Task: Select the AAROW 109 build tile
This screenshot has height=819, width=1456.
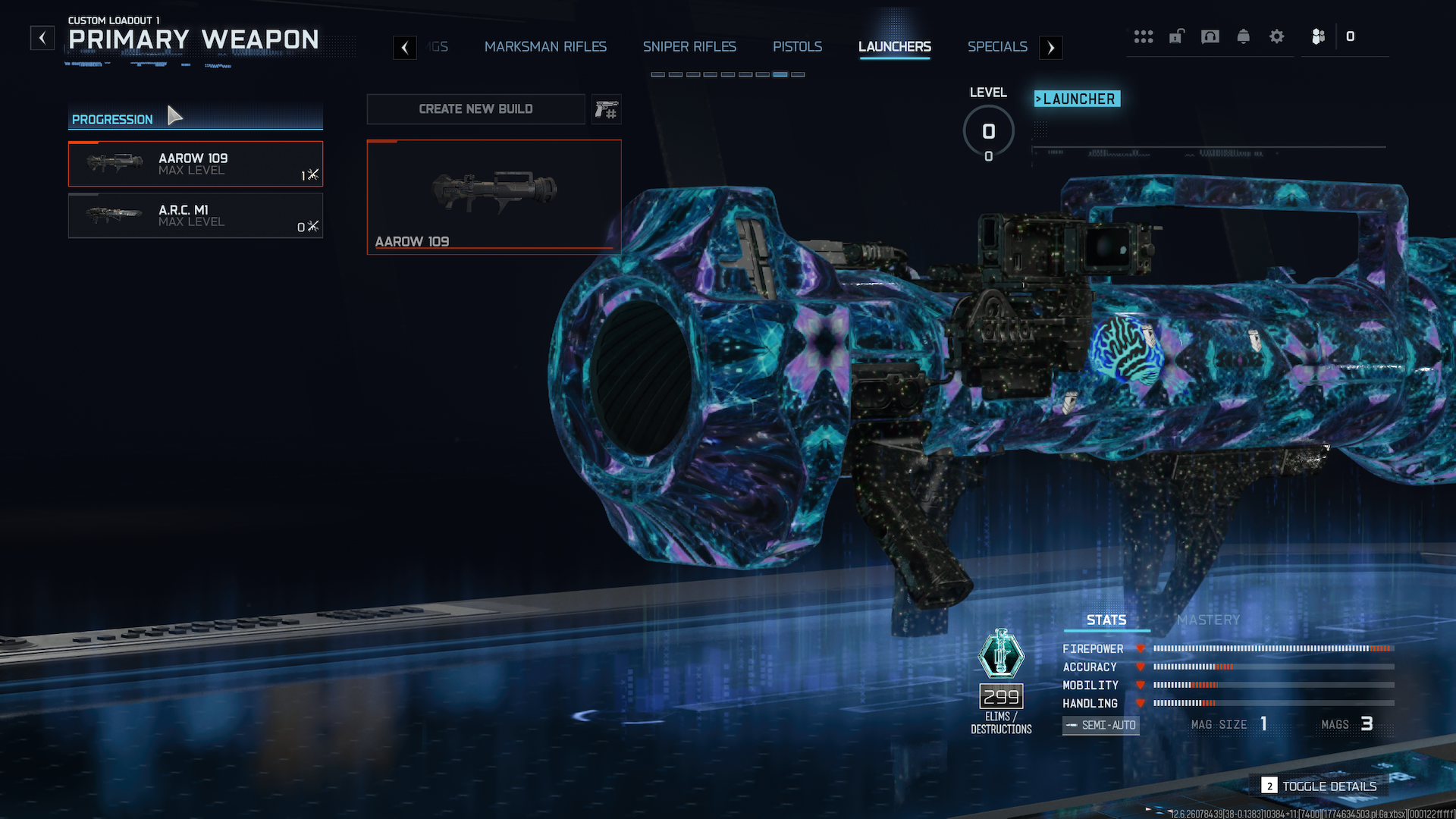Action: pyautogui.click(x=494, y=196)
